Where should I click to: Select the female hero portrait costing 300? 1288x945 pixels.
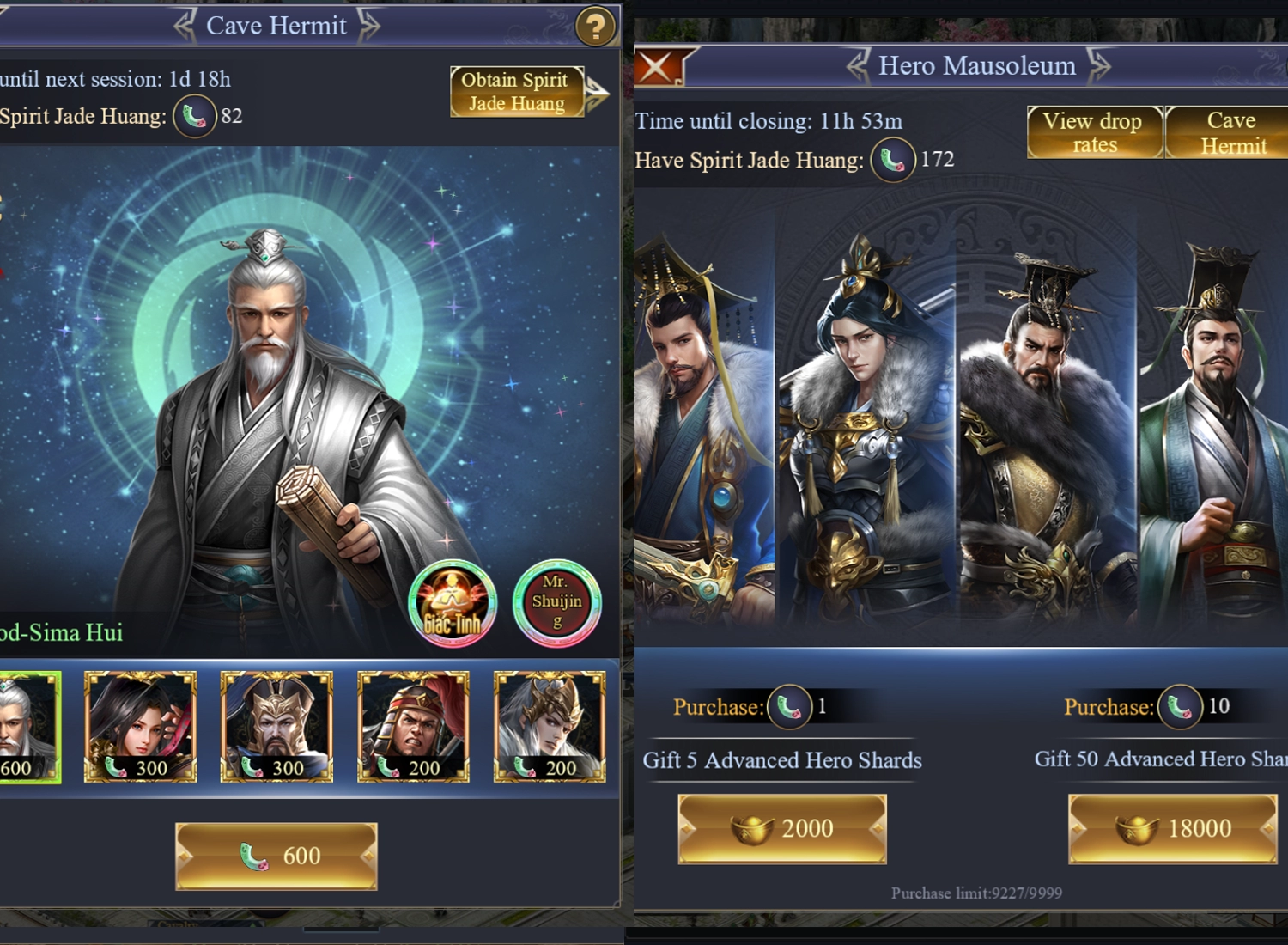pos(141,727)
